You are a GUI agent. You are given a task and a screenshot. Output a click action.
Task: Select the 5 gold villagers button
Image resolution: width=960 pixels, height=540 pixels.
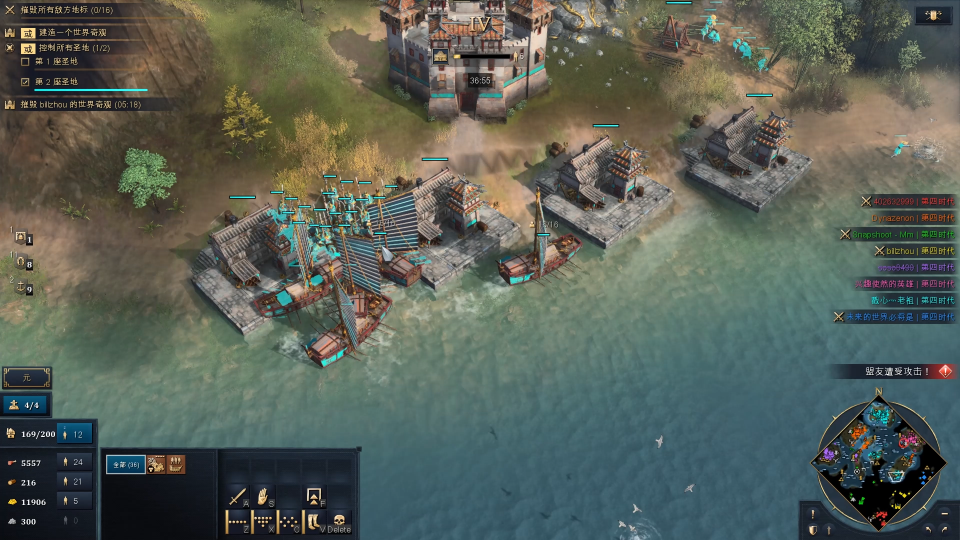click(75, 501)
